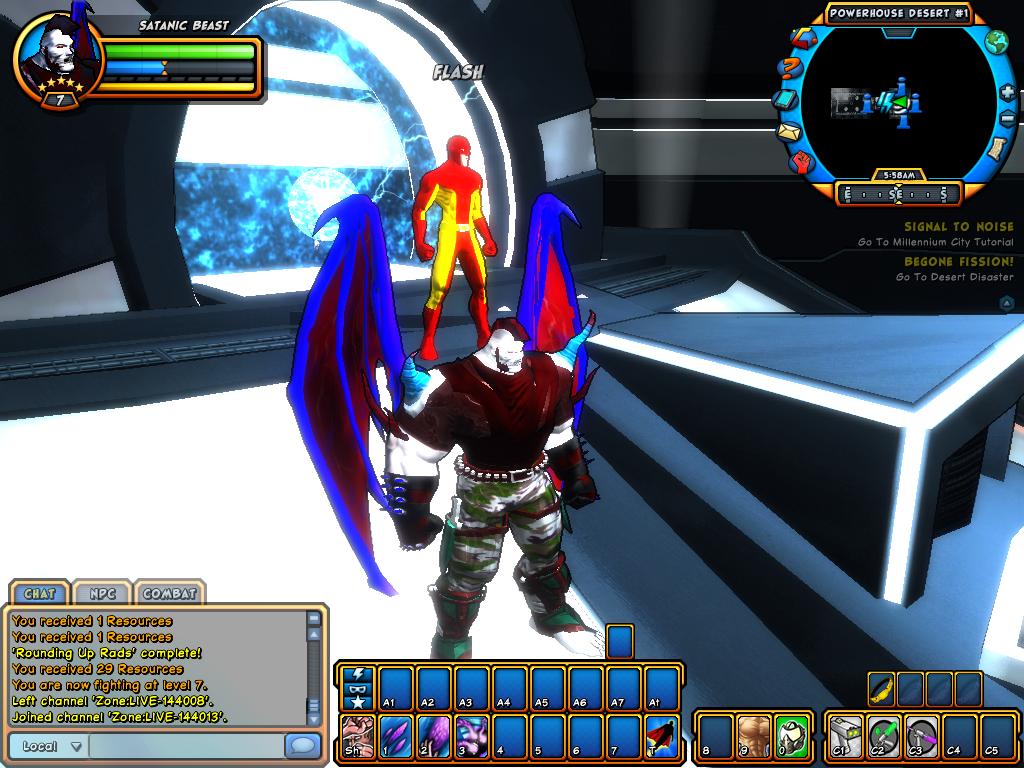Open the mail envelope icon
Viewport: 1024px width, 768px height.
790,131
